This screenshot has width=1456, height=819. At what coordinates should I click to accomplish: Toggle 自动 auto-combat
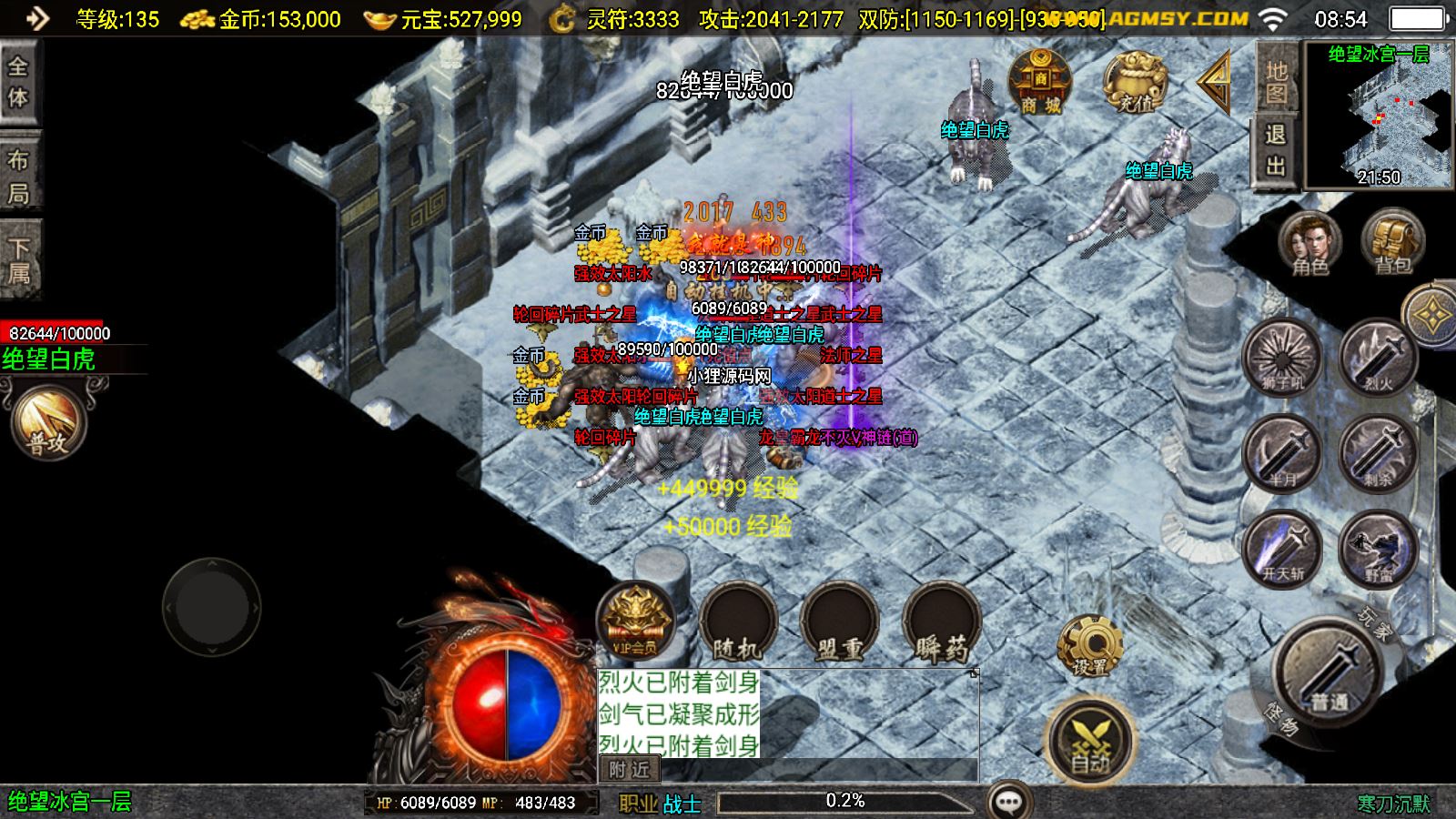1090,739
